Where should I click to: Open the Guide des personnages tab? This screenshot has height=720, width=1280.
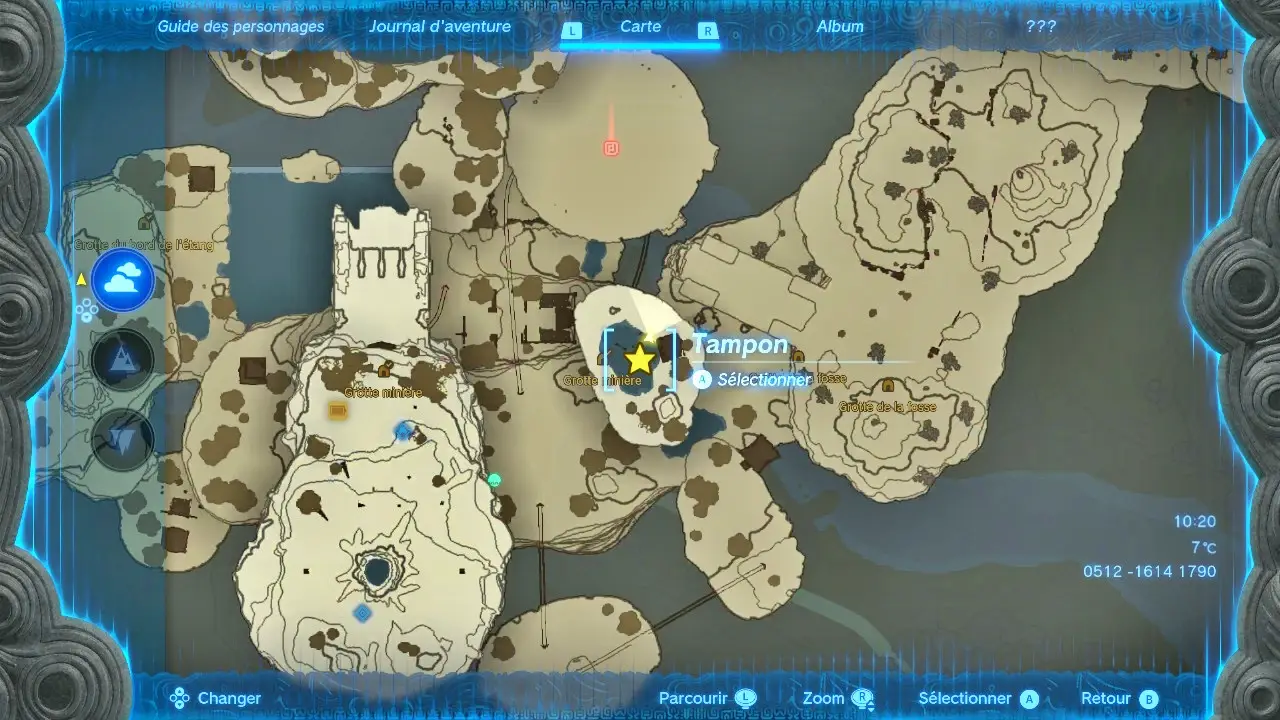pyautogui.click(x=241, y=27)
